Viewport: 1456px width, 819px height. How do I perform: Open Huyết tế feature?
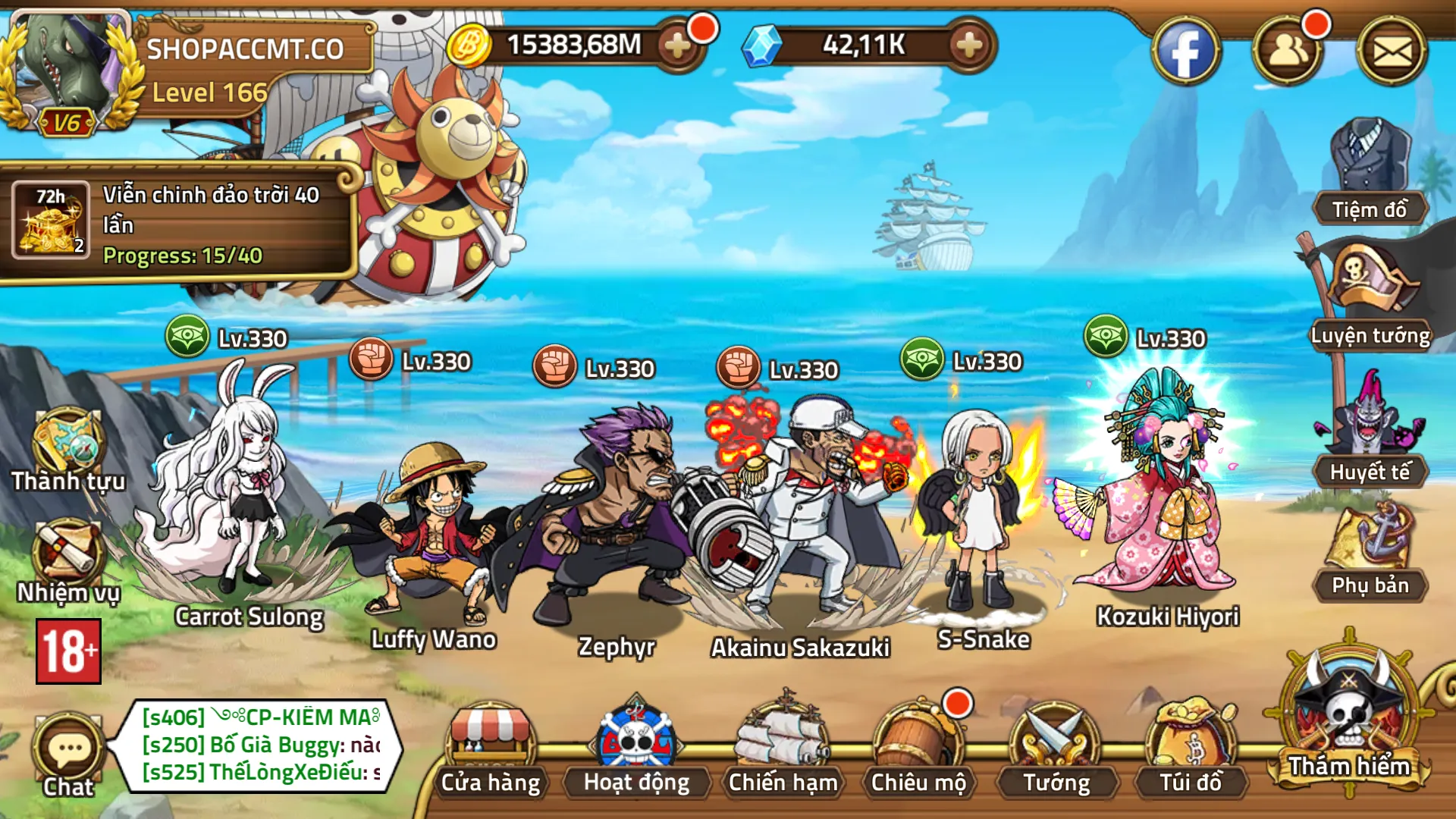pos(1370,431)
